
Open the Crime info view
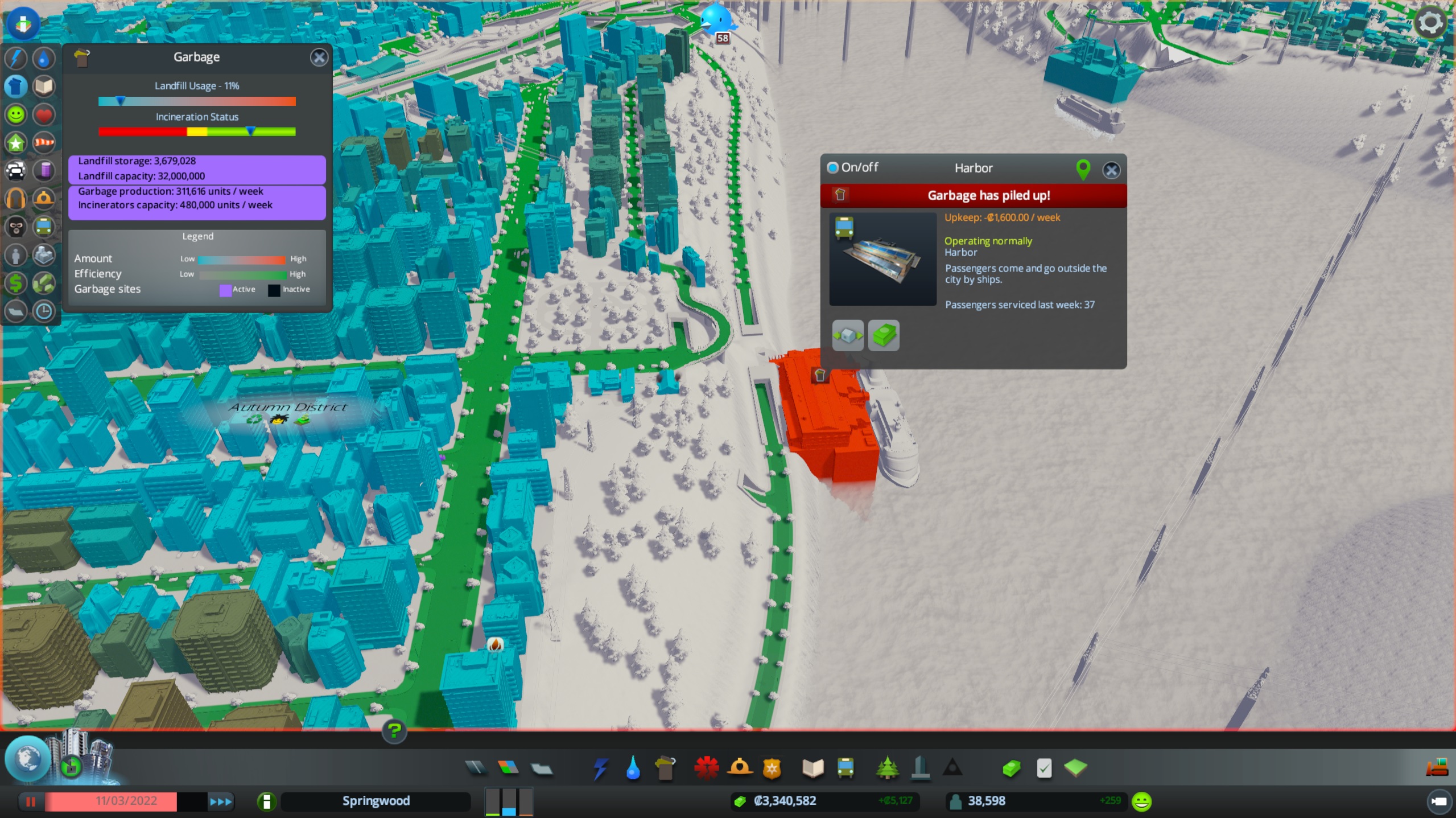tap(16, 227)
